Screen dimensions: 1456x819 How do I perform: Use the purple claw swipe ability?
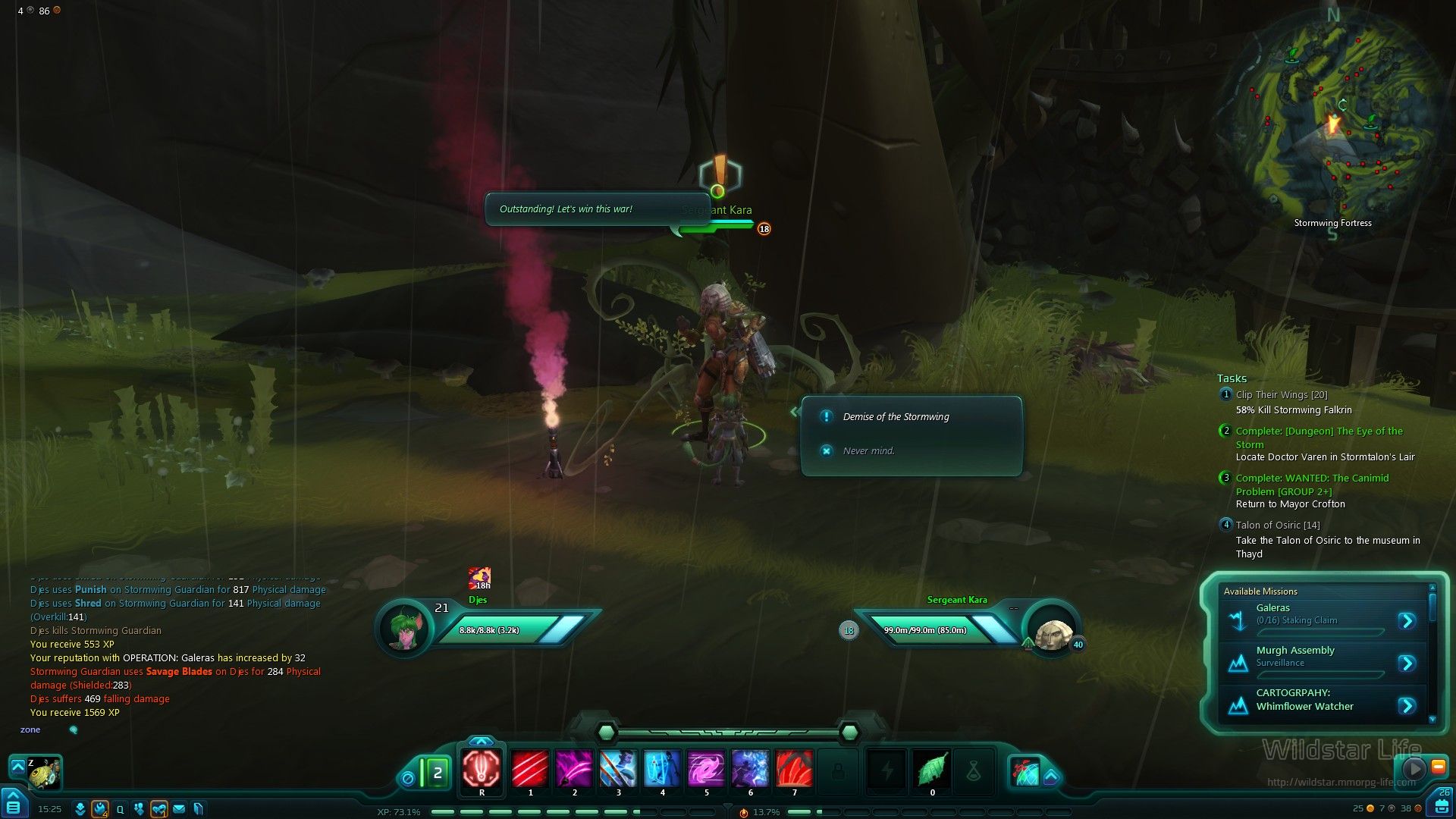point(574,767)
